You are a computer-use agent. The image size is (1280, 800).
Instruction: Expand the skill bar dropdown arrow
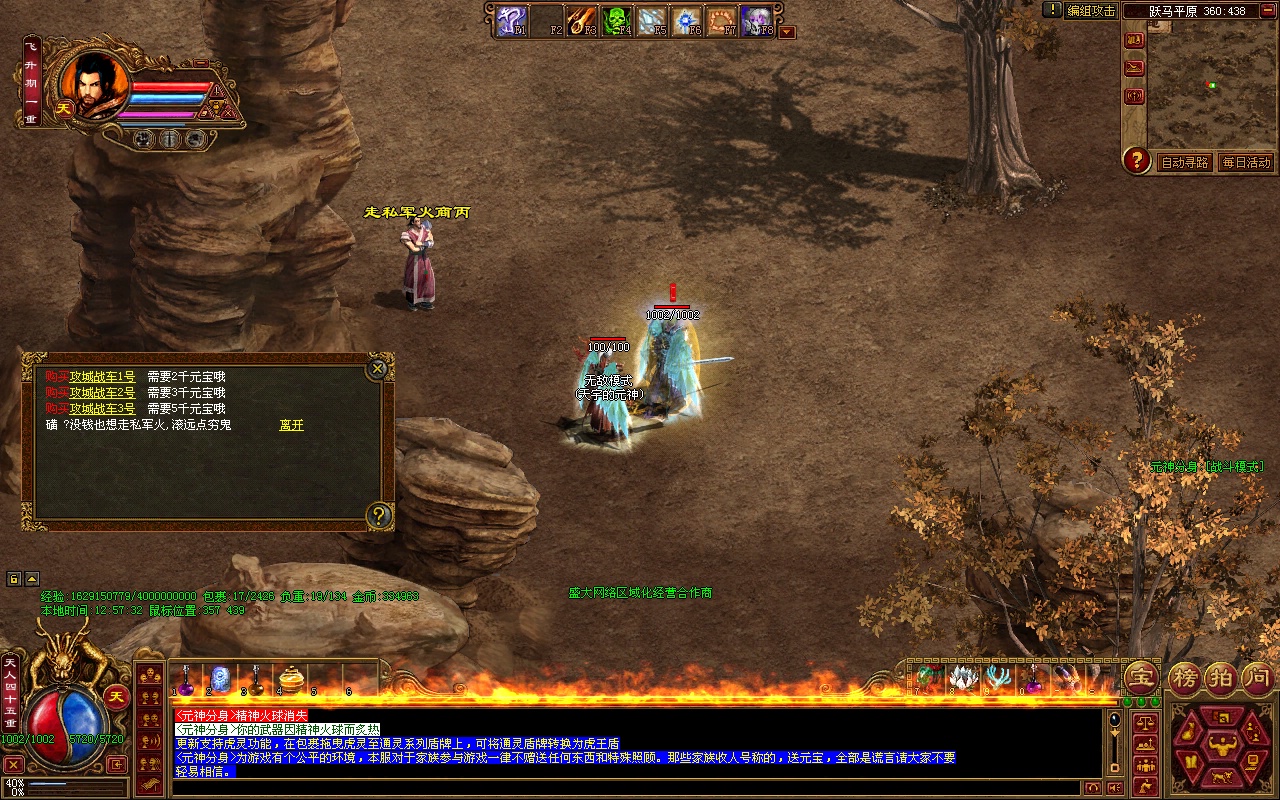(787, 32)
